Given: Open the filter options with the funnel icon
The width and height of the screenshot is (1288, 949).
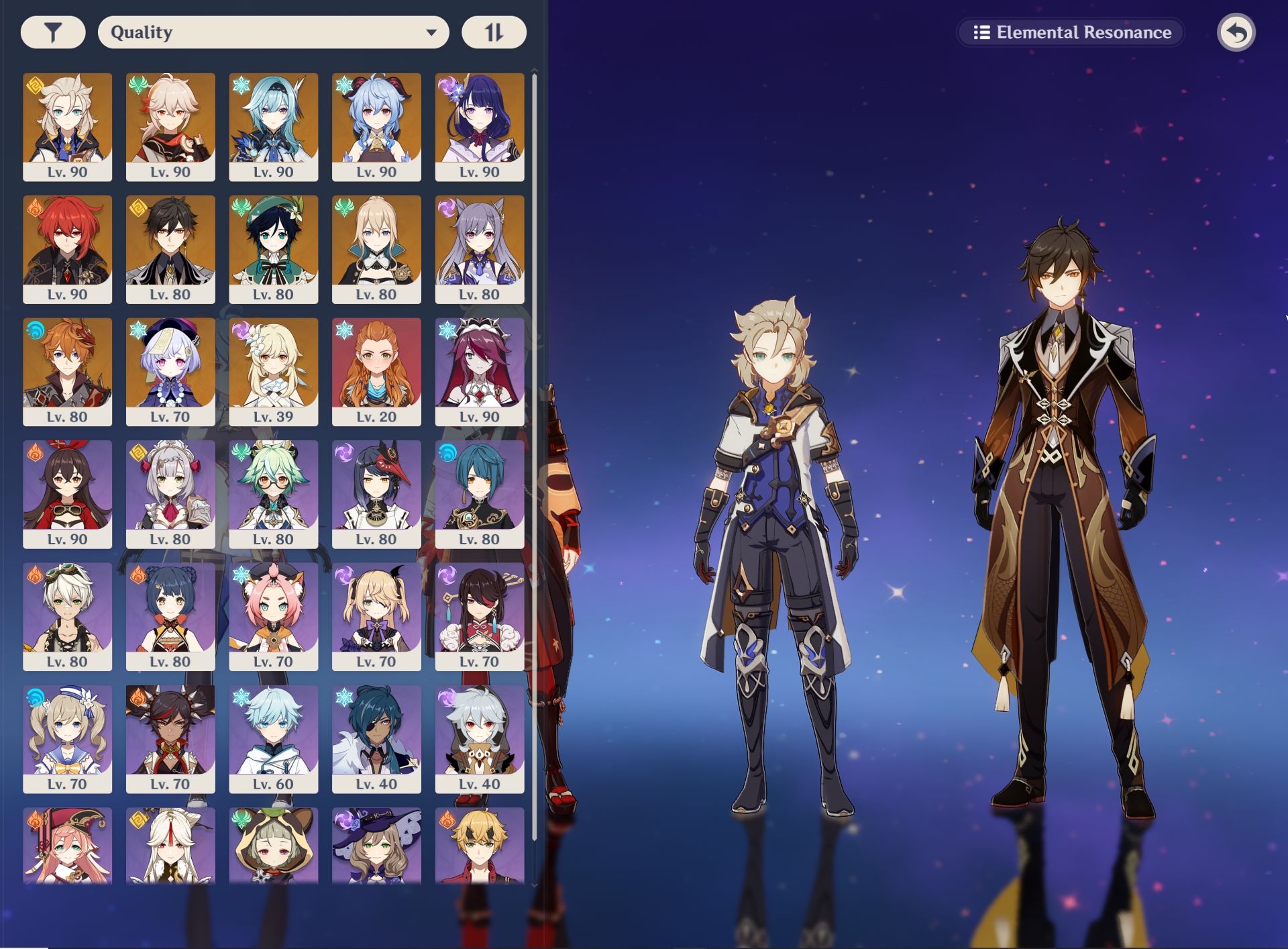Looking at the screenshot, I should click(52, 31).
